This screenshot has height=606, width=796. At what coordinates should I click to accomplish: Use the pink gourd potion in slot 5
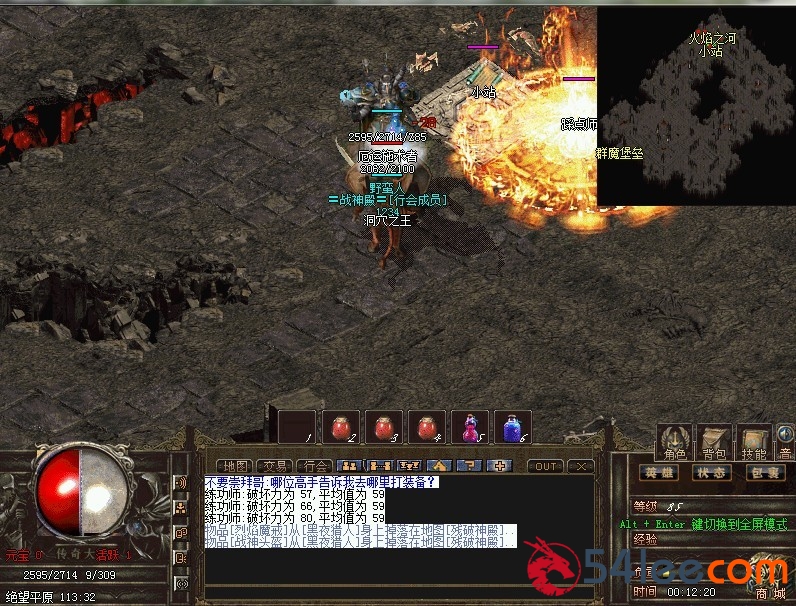[470, 426]
